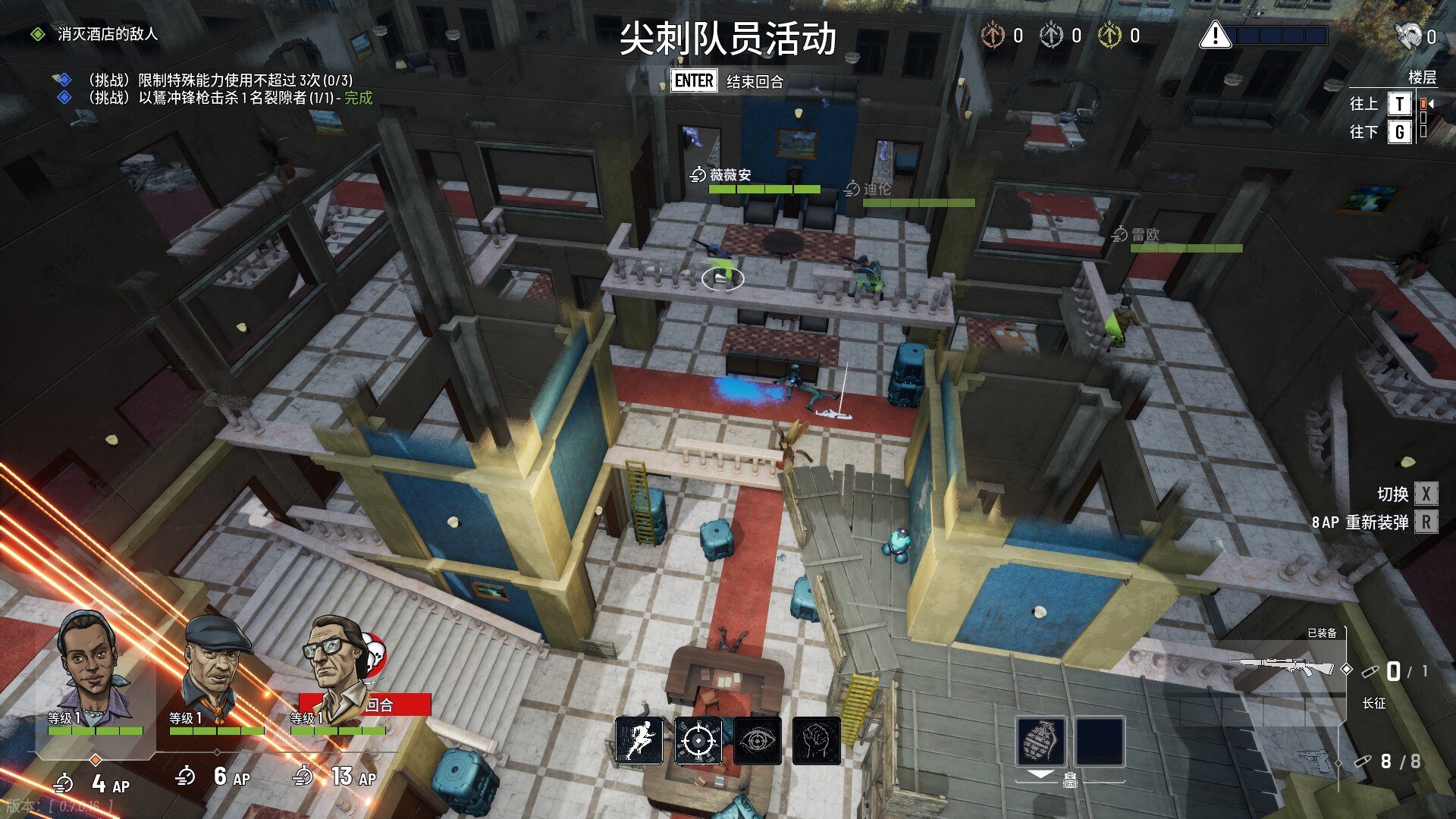Select the sprint movement ability icon
The image size is (1456, 819).
[x=639, y=742]
